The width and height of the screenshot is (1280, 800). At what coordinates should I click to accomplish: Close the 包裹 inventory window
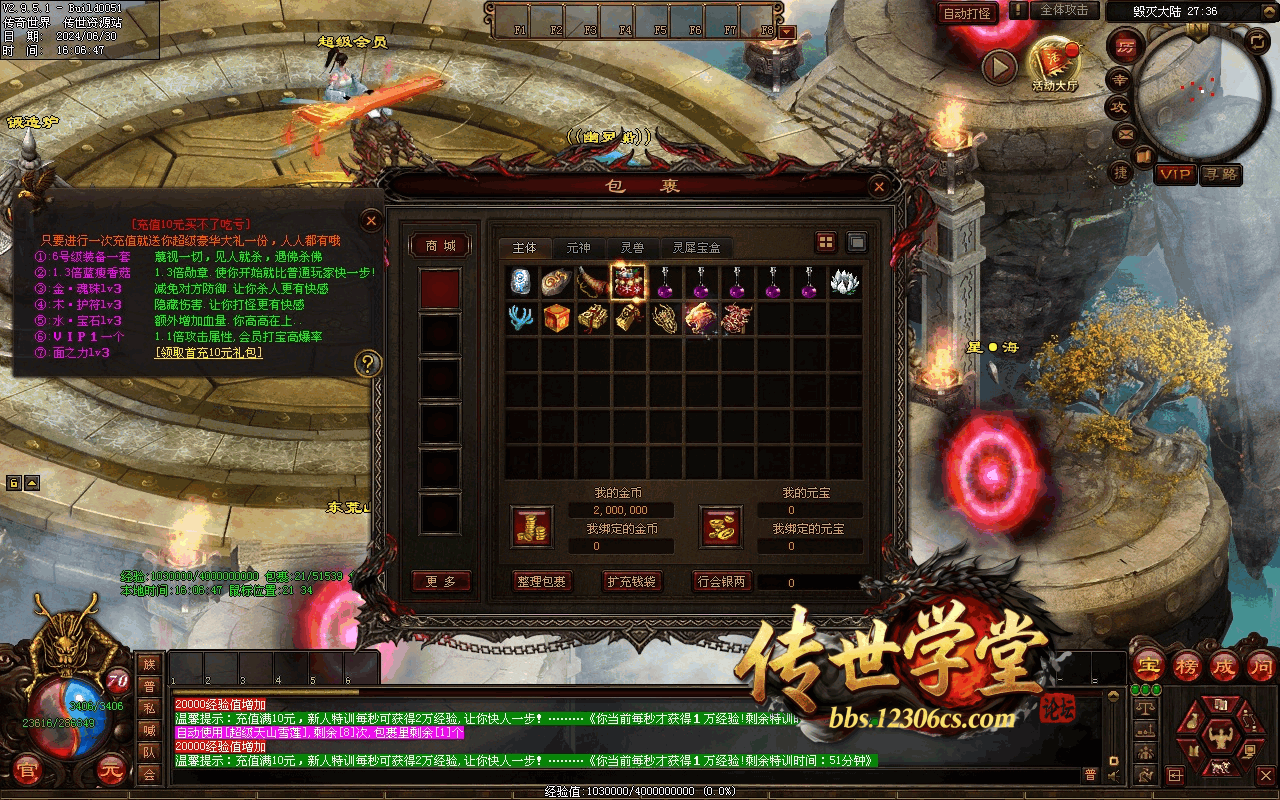[x=878, y=186]
